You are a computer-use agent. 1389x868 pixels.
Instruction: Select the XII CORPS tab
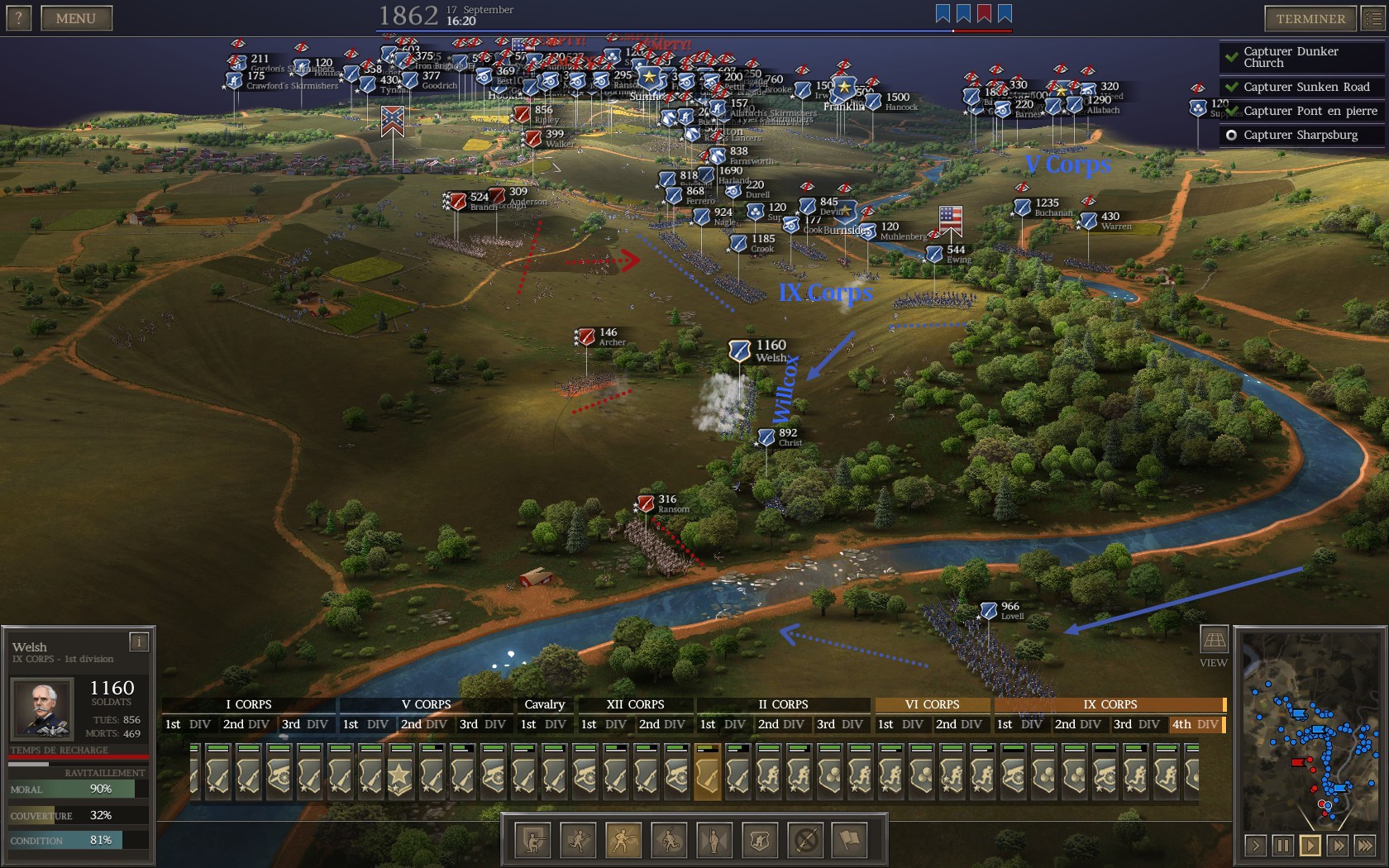pos(635,704)
